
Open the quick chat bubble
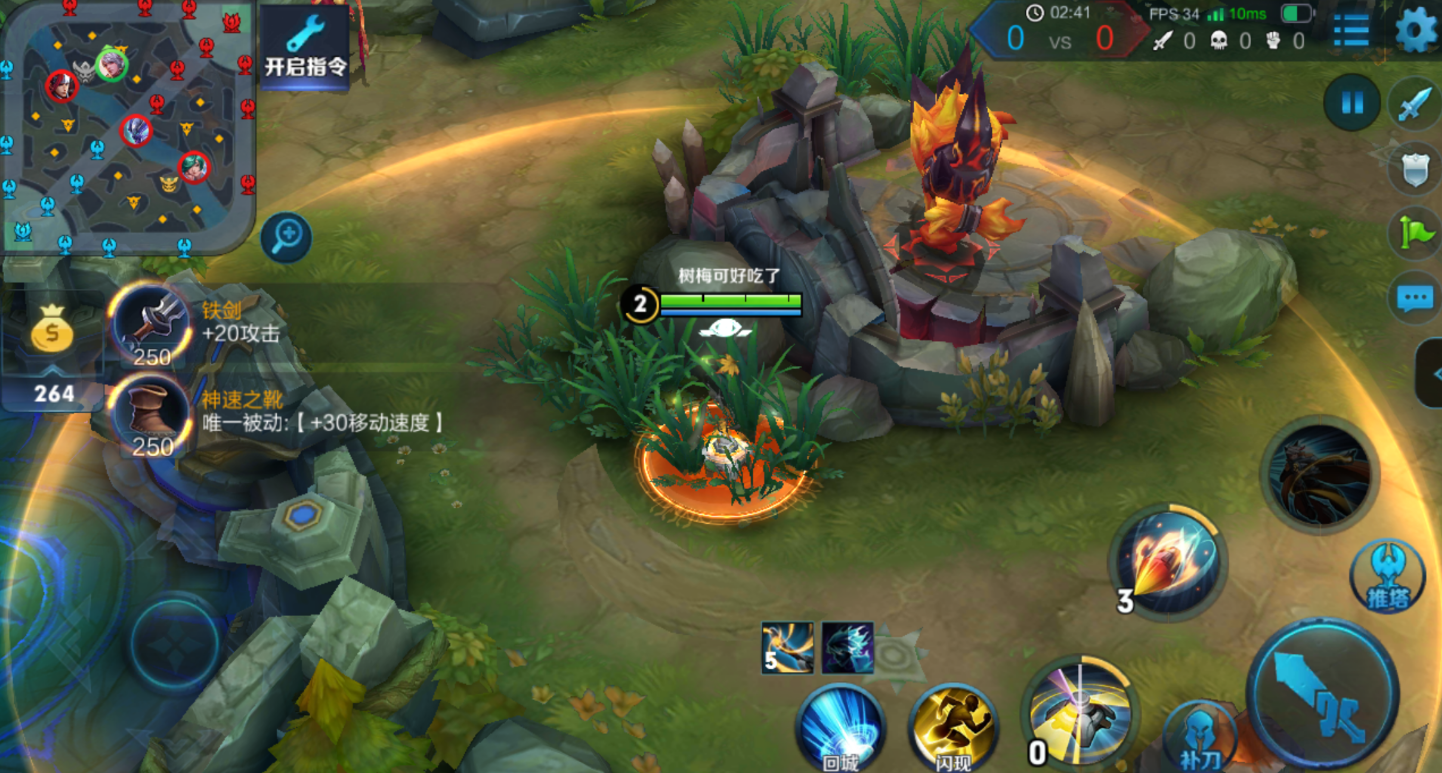pos(1414,297)
